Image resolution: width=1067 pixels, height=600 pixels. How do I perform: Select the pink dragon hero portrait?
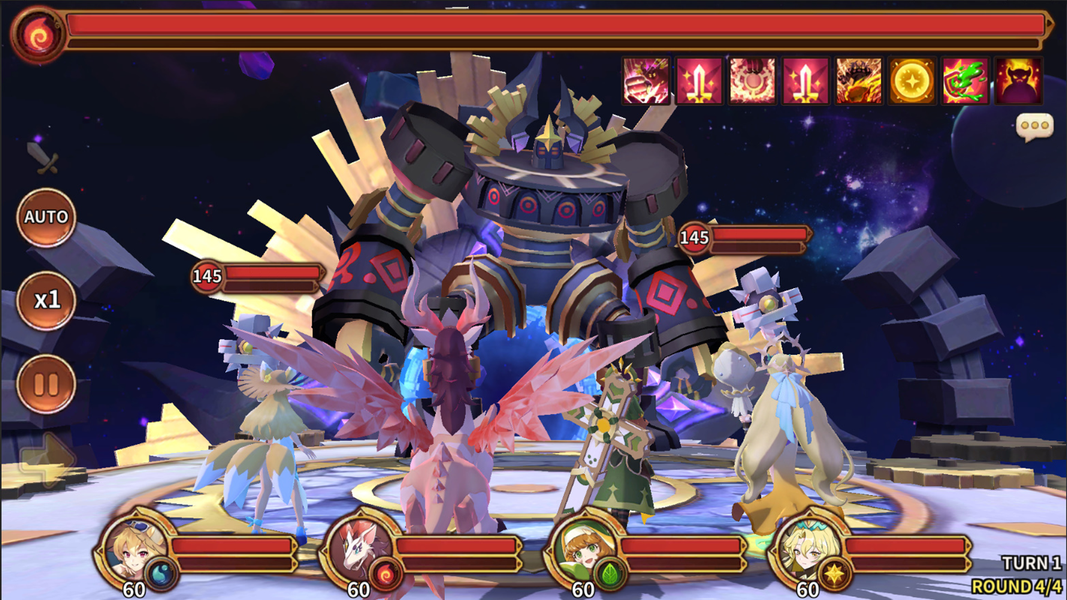(357, 547)
